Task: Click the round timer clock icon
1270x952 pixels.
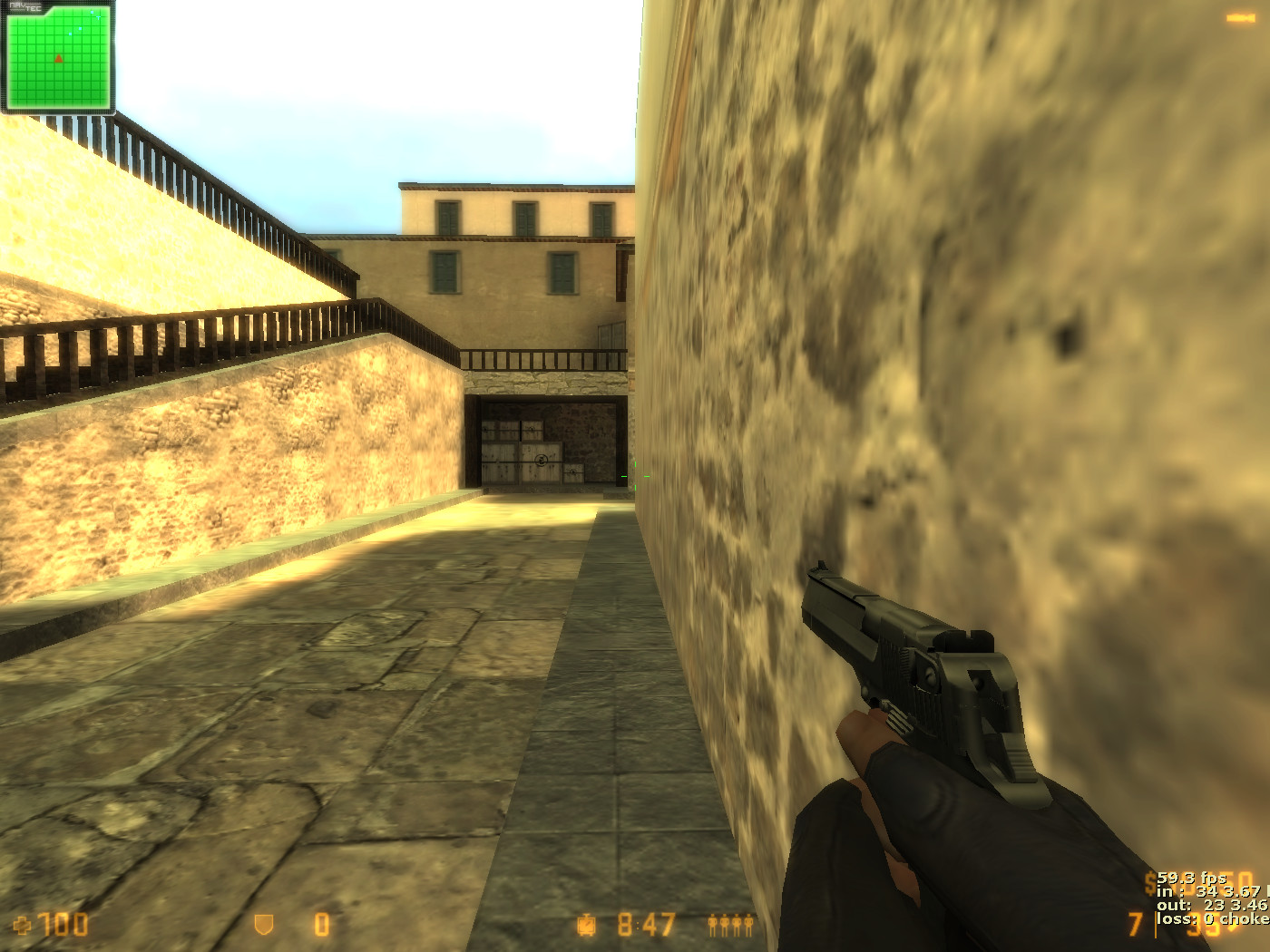Action: pos(586,925)
